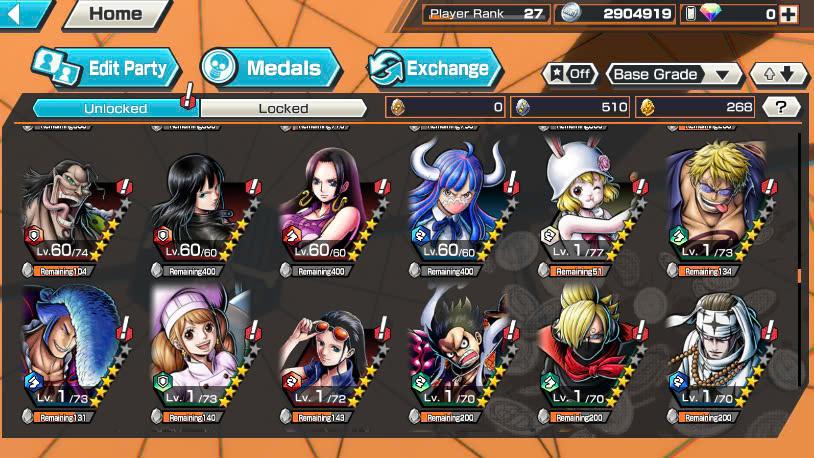Open the question mark help button
This screenshot has height=458, width=814.
(781, 107)
